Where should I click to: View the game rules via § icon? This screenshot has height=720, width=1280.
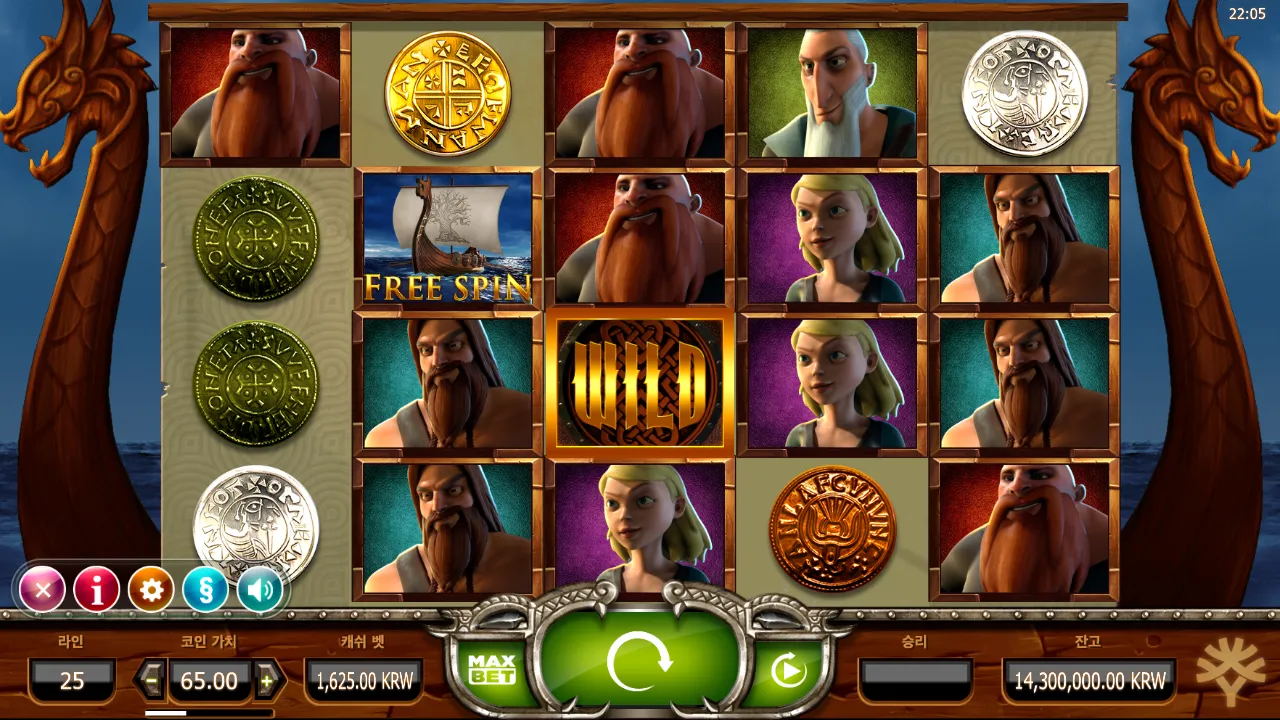(204, 589)
